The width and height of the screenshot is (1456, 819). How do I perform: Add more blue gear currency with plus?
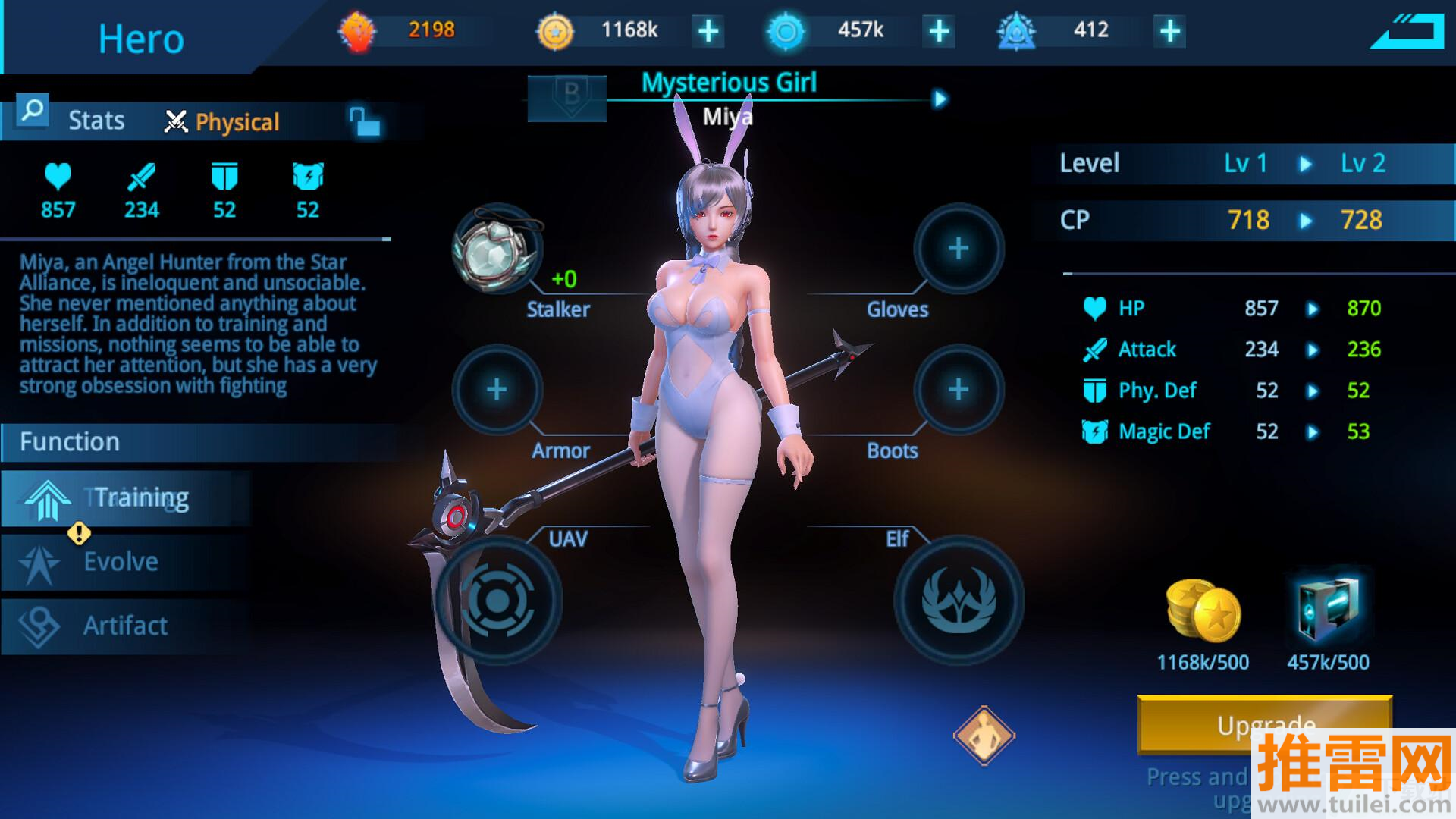pyautogui.click(x=939, y=32)
